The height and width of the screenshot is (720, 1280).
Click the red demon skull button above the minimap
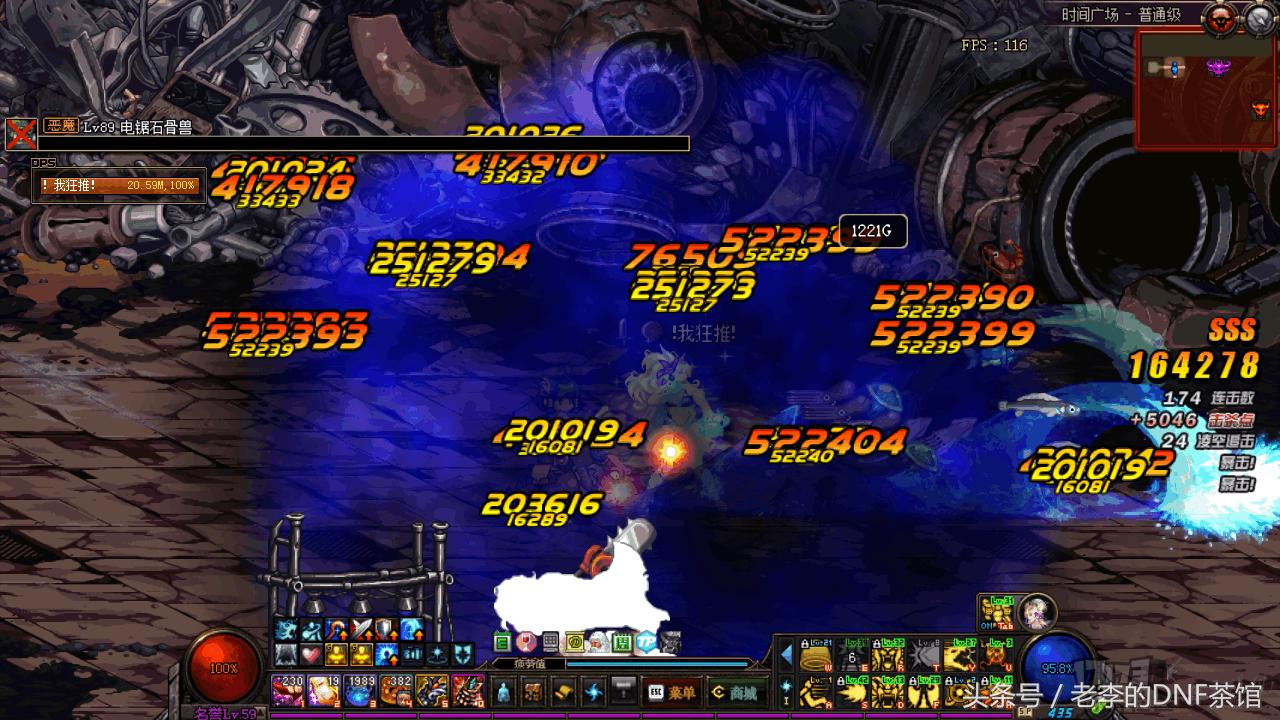pyautogui.click(x=1221, y=17)
